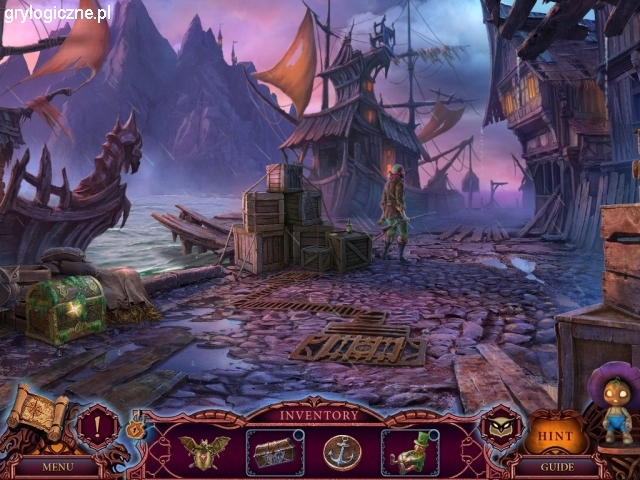The width and height of the screenshot is (640, 480).
Task: Select the purple-haired doll helper
Action: 613,405
